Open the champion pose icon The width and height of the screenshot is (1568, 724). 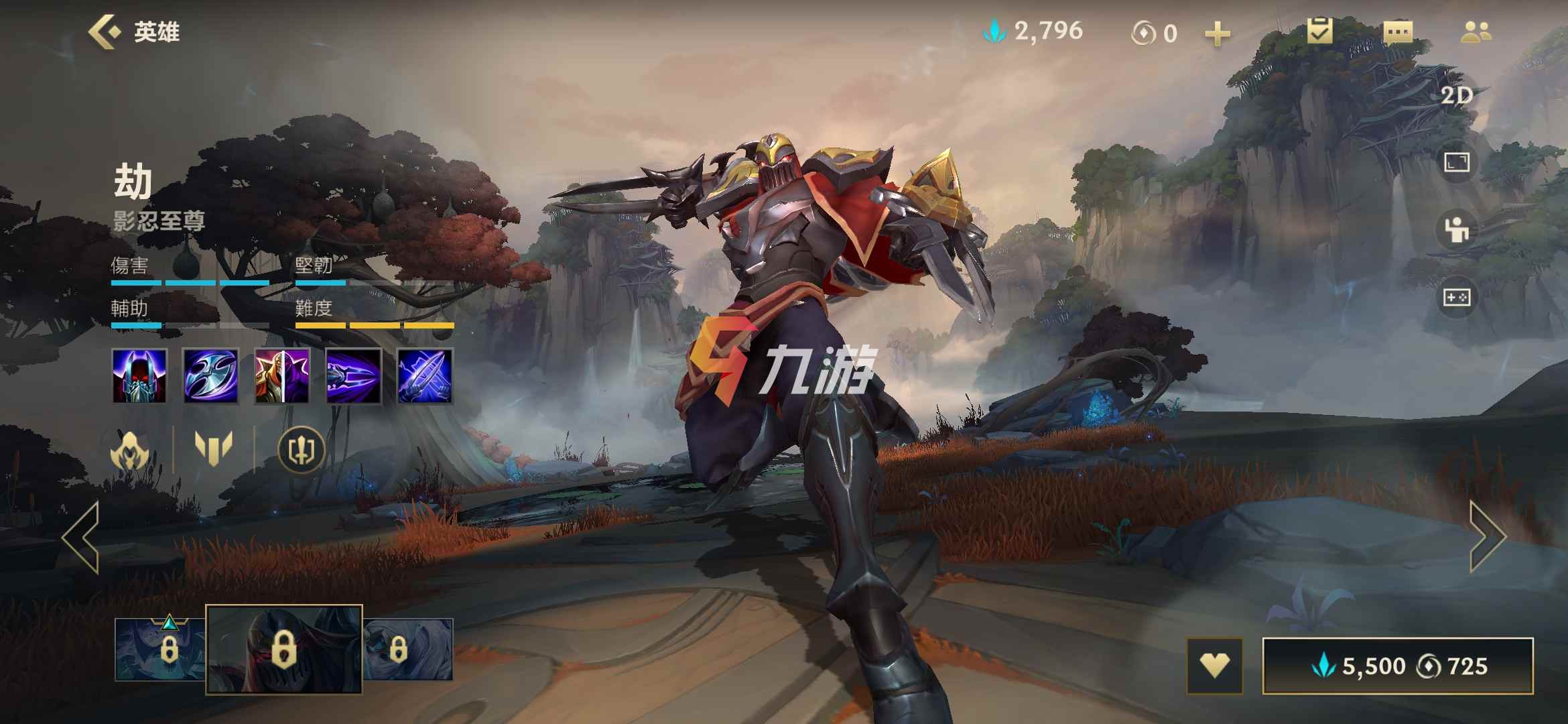[1457, 230]
